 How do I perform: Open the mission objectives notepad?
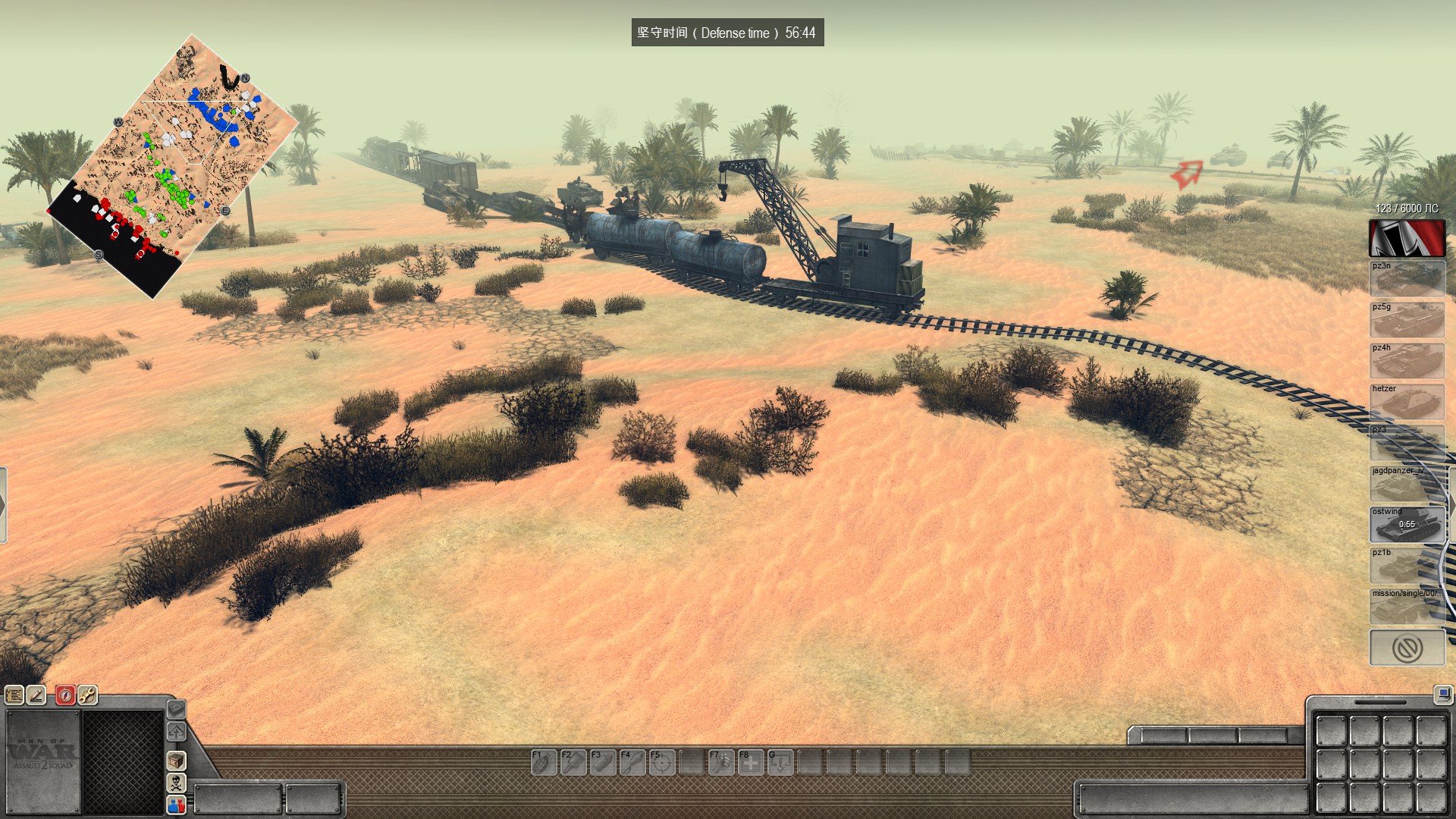pyautogui.click(x=14, y=695)
